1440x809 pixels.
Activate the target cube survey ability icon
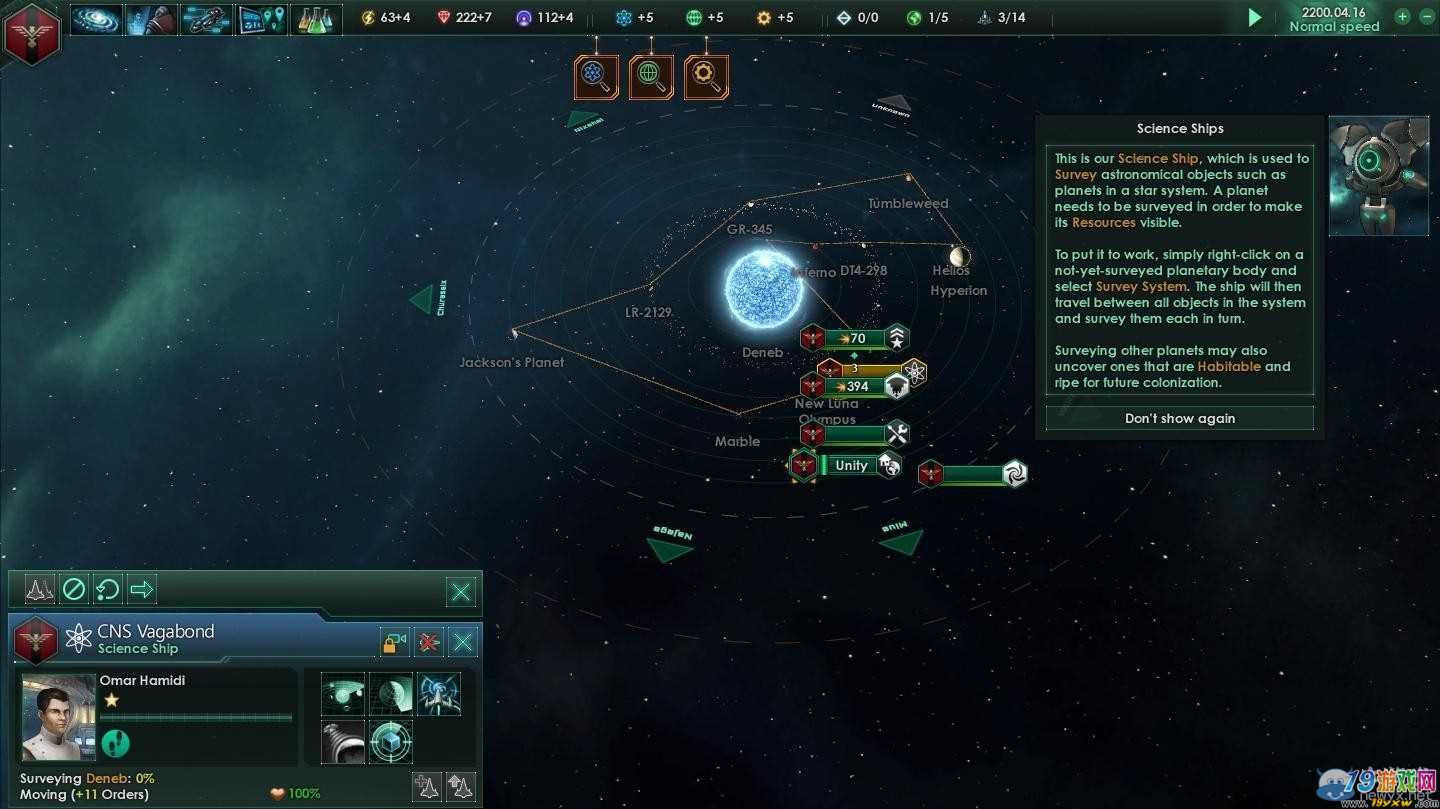click(390, 743)
